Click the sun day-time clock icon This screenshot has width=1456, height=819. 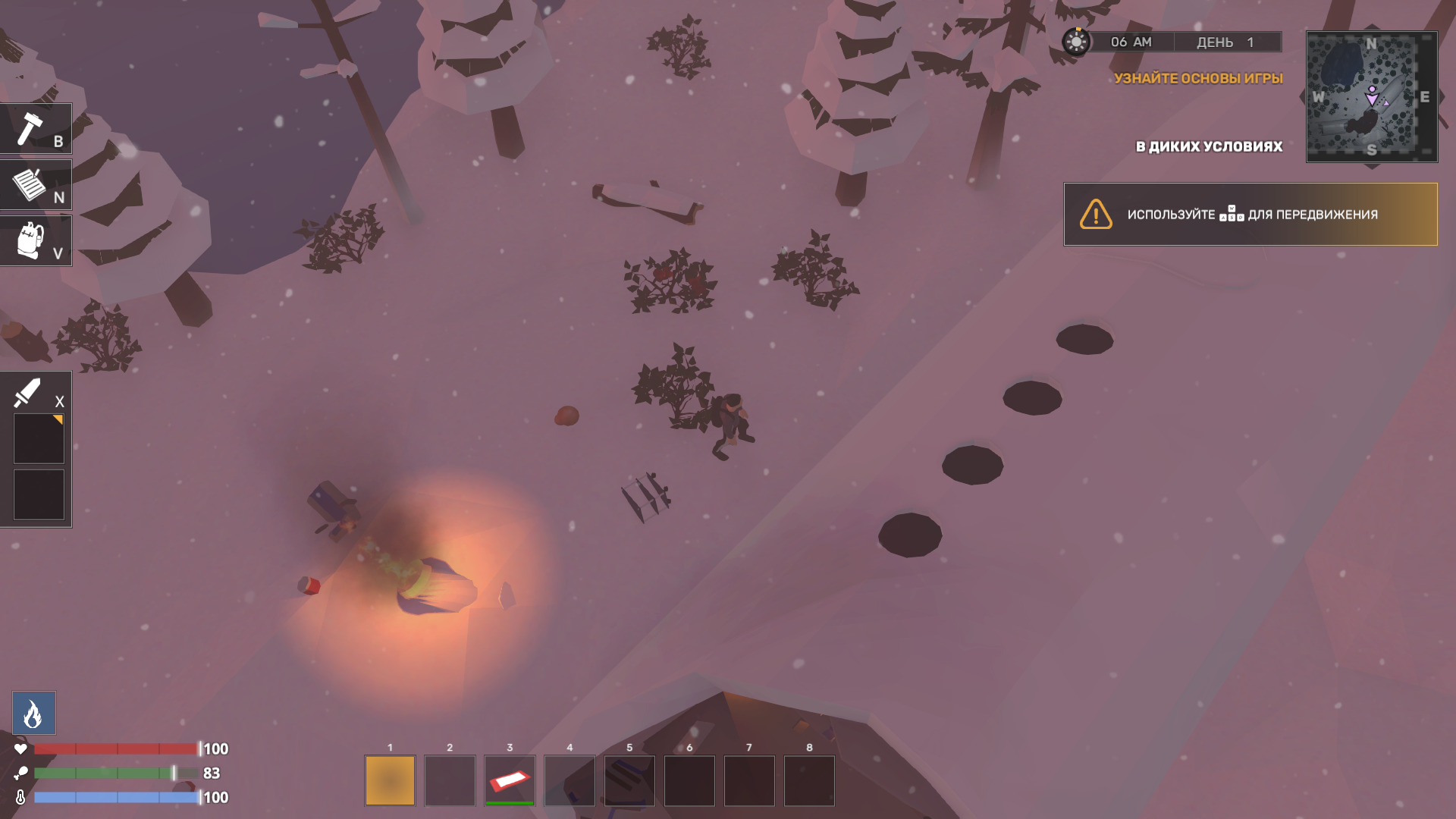1075,42
